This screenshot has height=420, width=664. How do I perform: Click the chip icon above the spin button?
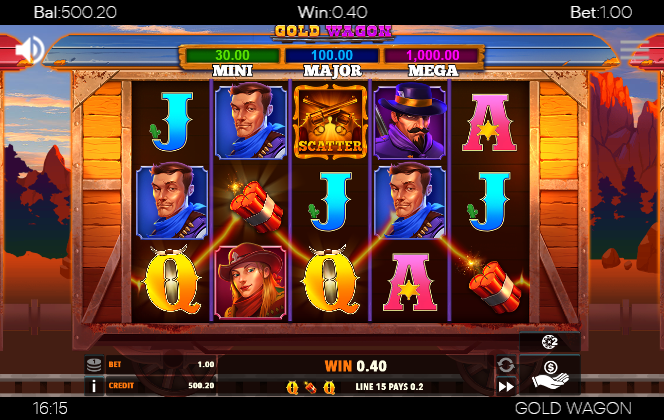point(549,342)
